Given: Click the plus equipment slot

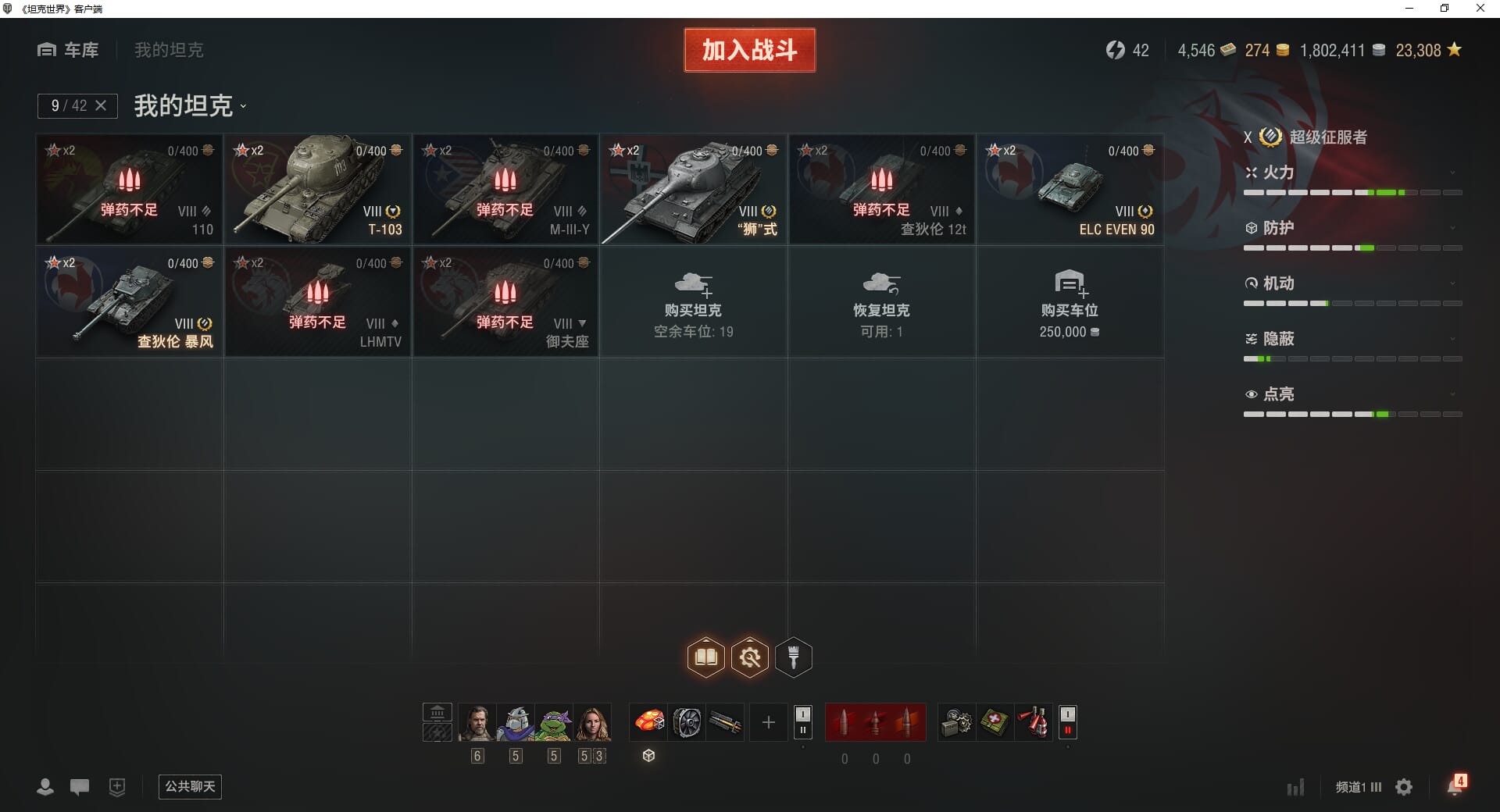Looking at the screenshot, I should 768,722.
